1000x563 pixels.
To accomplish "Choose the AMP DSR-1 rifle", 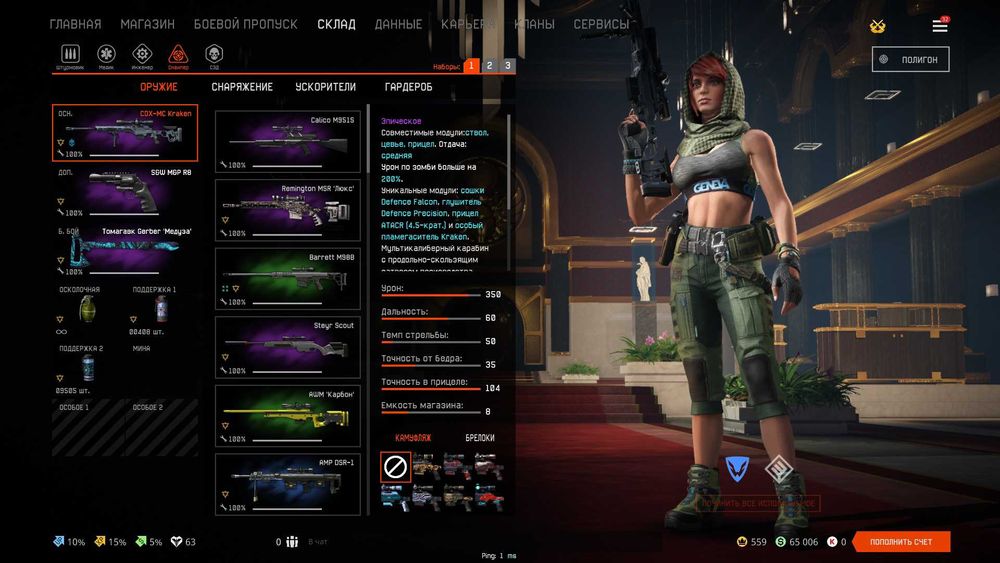I will coord(288,483).
